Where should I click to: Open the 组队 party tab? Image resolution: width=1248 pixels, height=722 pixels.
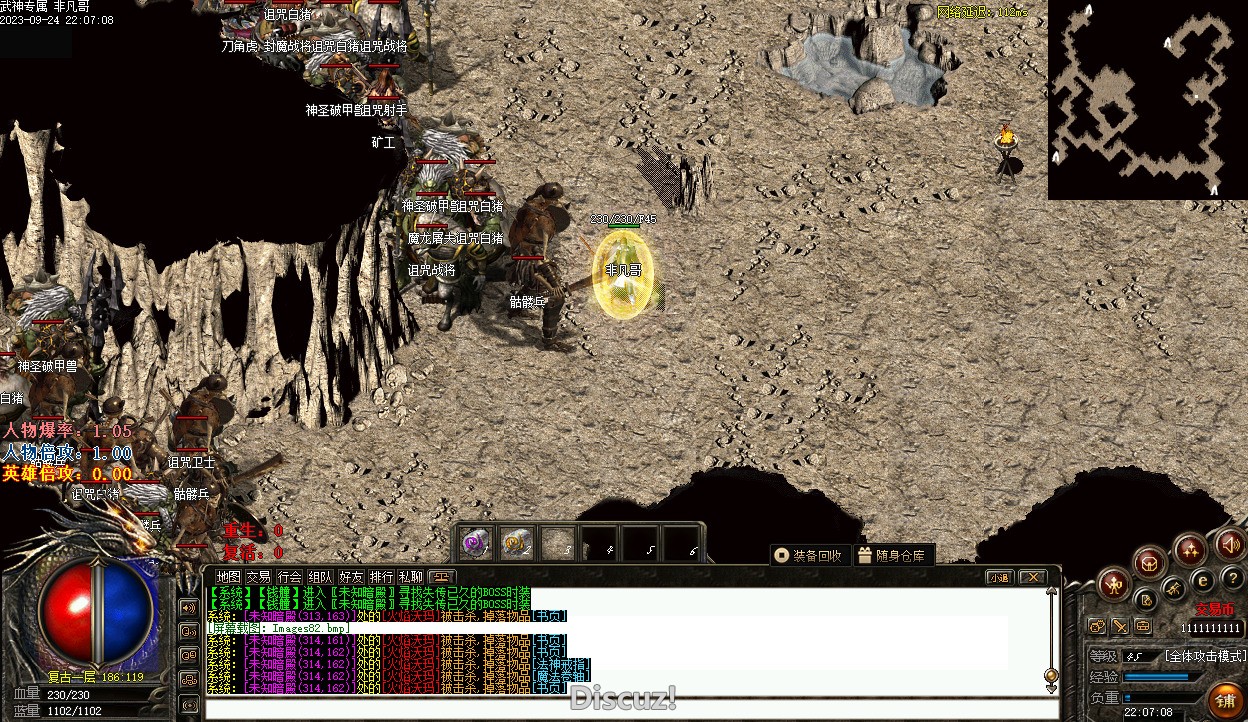[x=320, y=577]
